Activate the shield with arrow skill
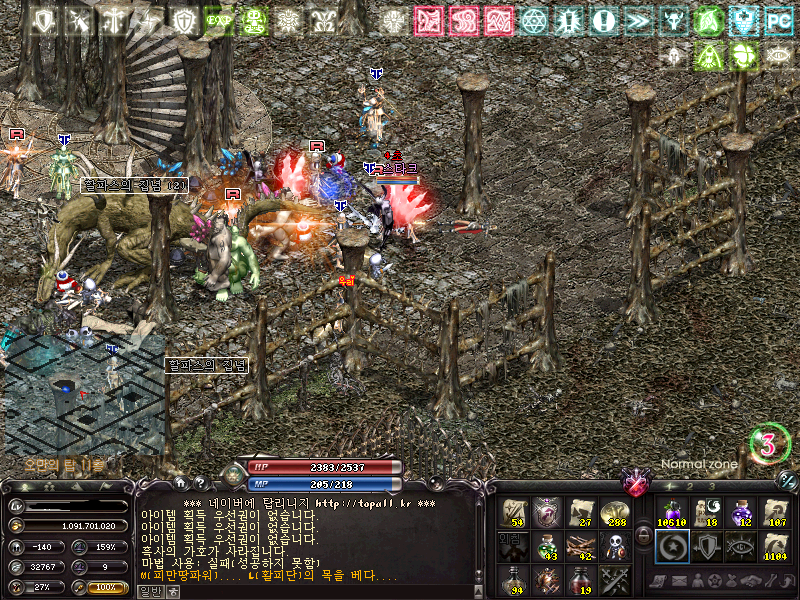This screenshot has width=800, height=600. 706,546
